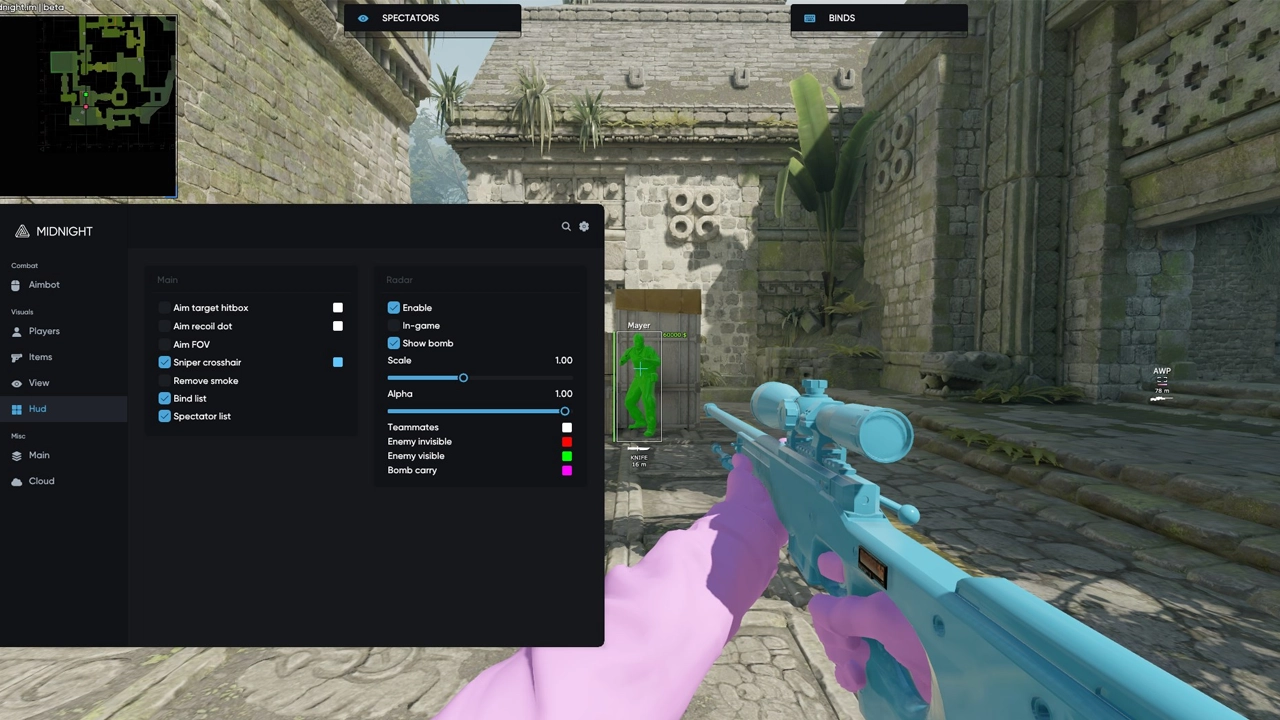Uncheck the Show bomb option
This screenshot has width=1280, height=720.
coord(394,343)
